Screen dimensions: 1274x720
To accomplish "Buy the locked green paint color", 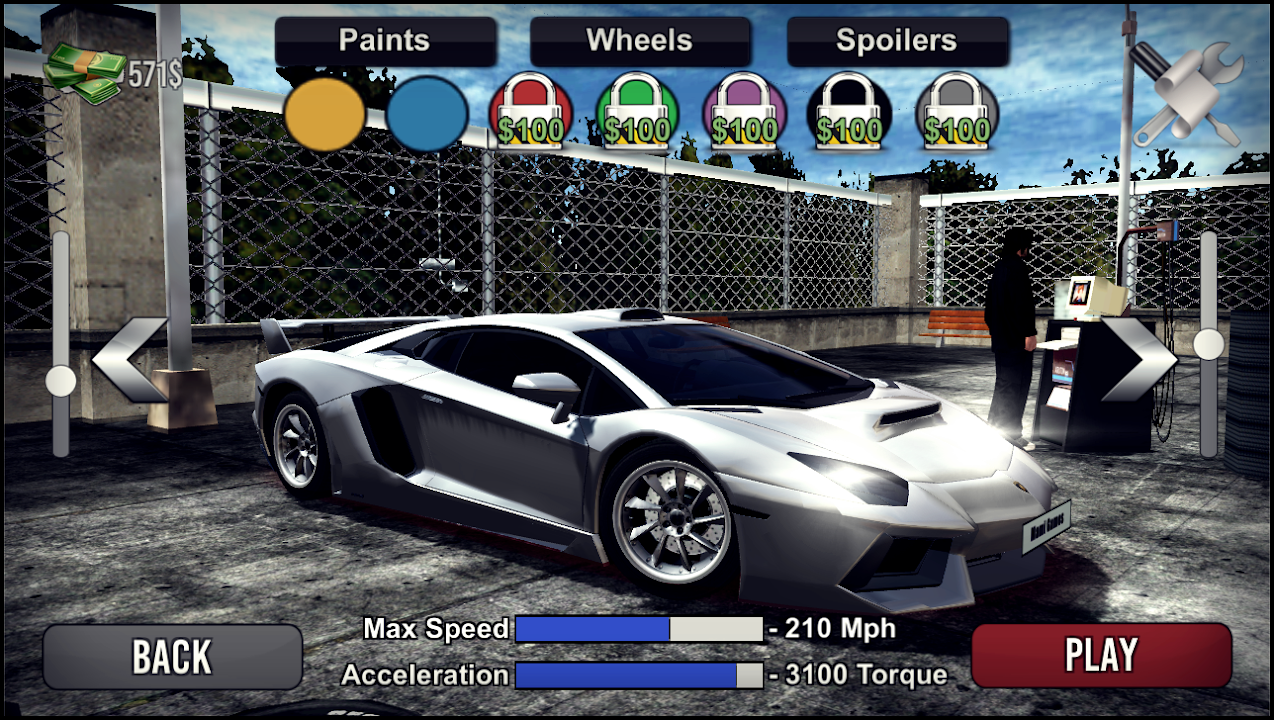I will (x=637, y=114).
